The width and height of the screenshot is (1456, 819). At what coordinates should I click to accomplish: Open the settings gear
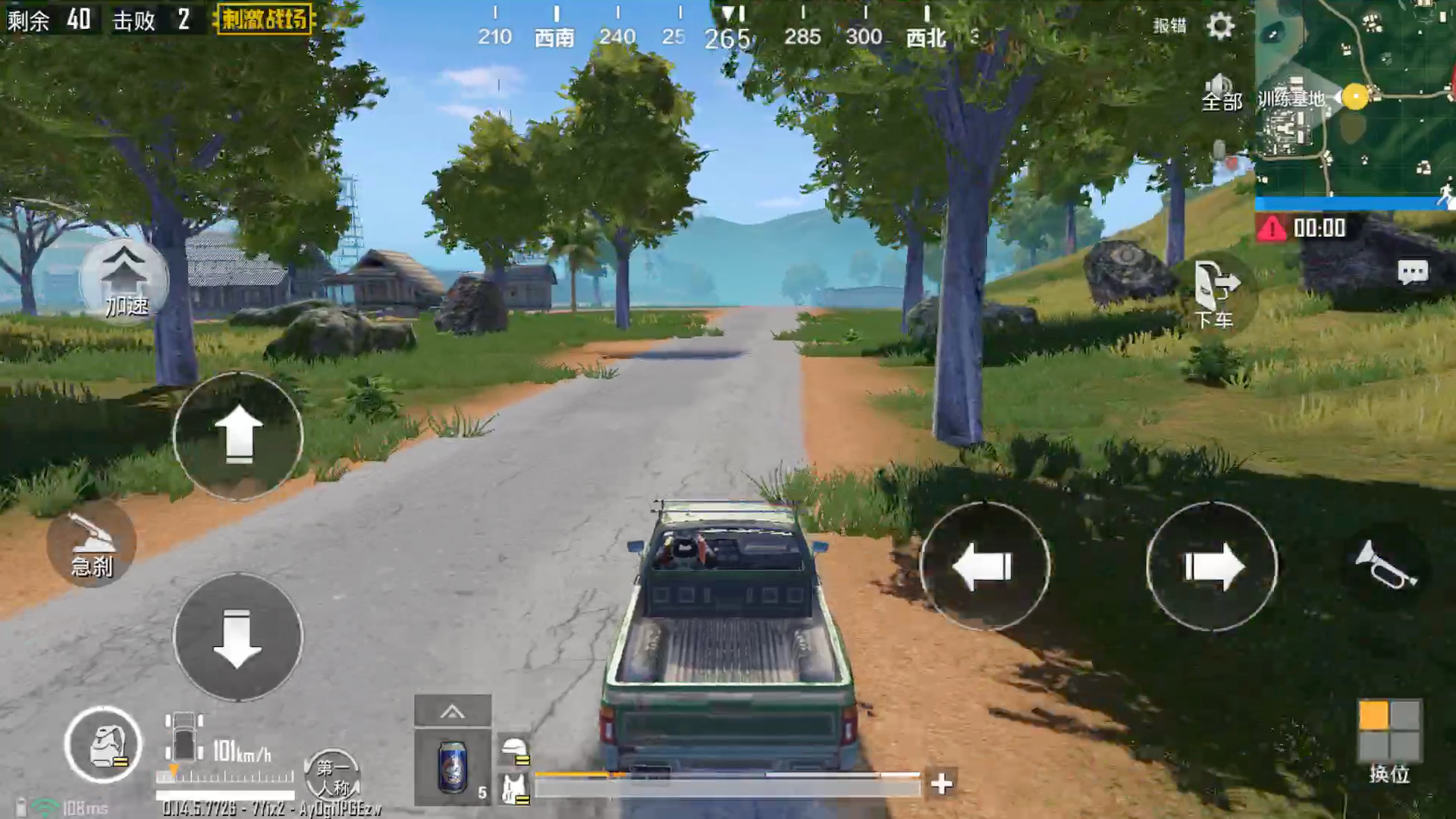[x=1220, y=26]
